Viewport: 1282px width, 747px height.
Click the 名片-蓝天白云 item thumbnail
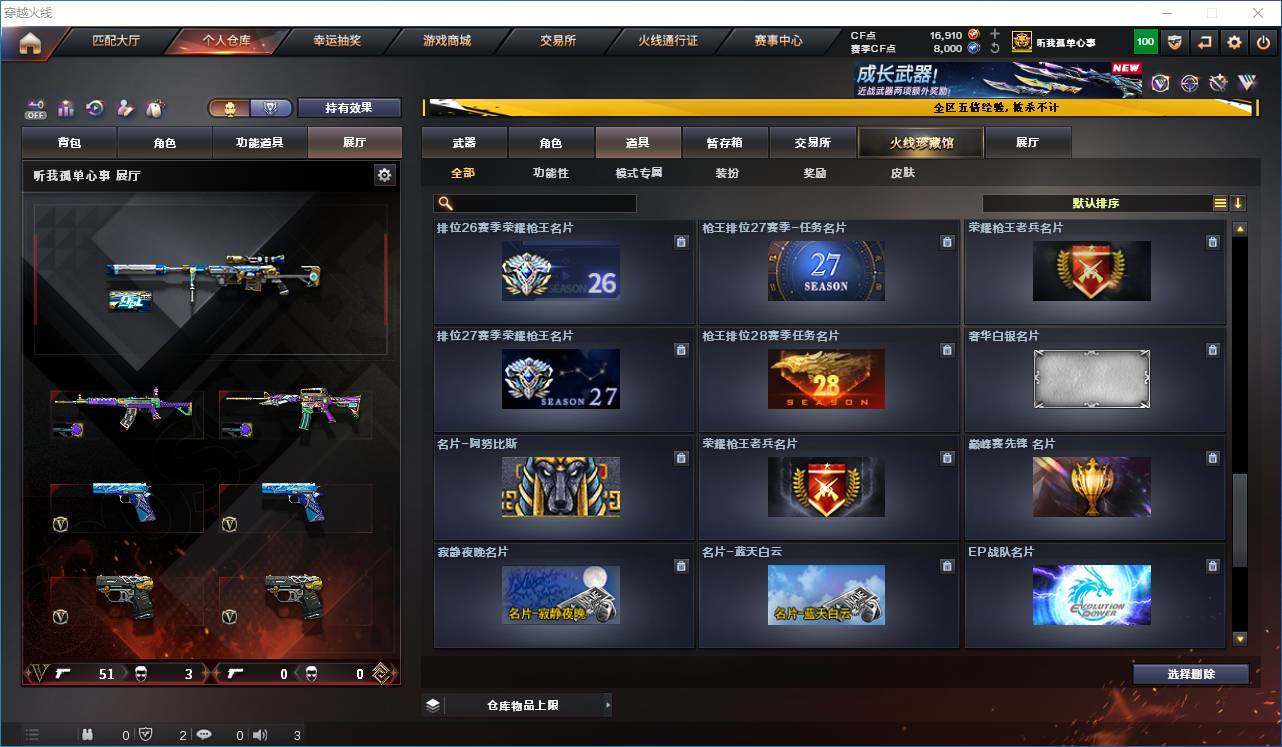tap(828, 595)
